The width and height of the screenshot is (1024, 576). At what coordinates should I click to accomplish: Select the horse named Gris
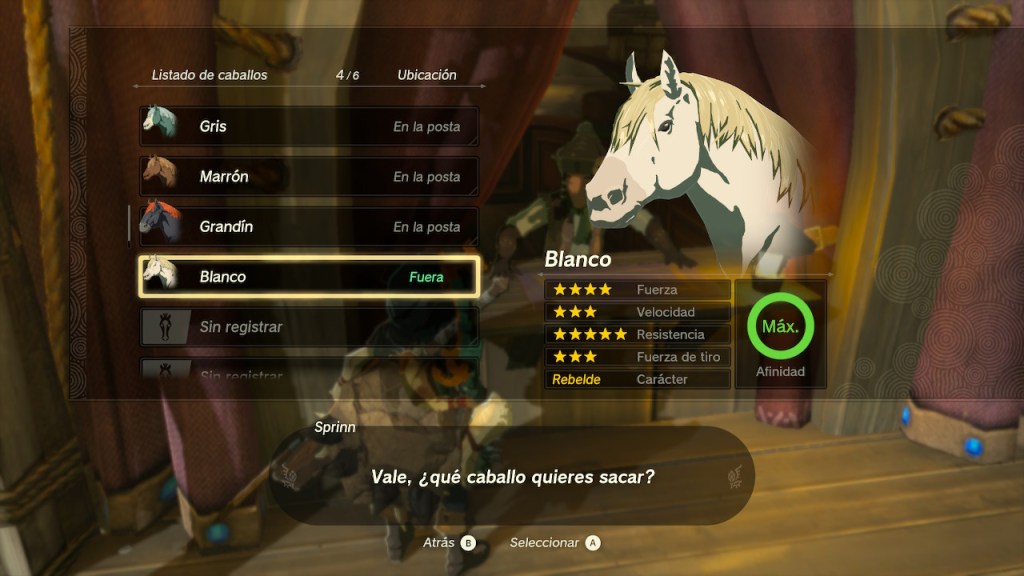click(x=308, y=127)
